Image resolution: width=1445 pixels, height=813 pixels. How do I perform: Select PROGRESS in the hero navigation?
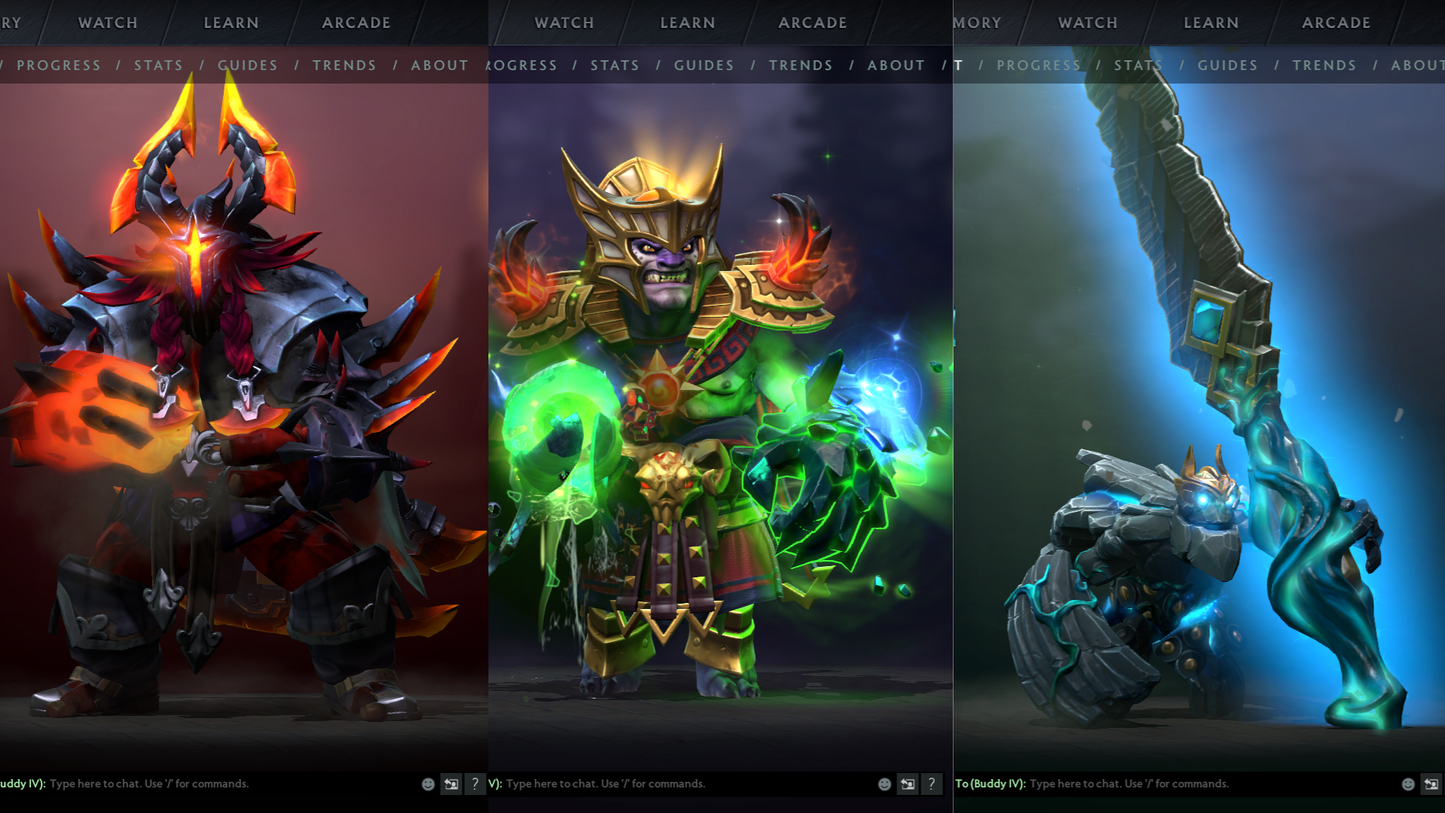pyautogui.click(x=60, y=65)
